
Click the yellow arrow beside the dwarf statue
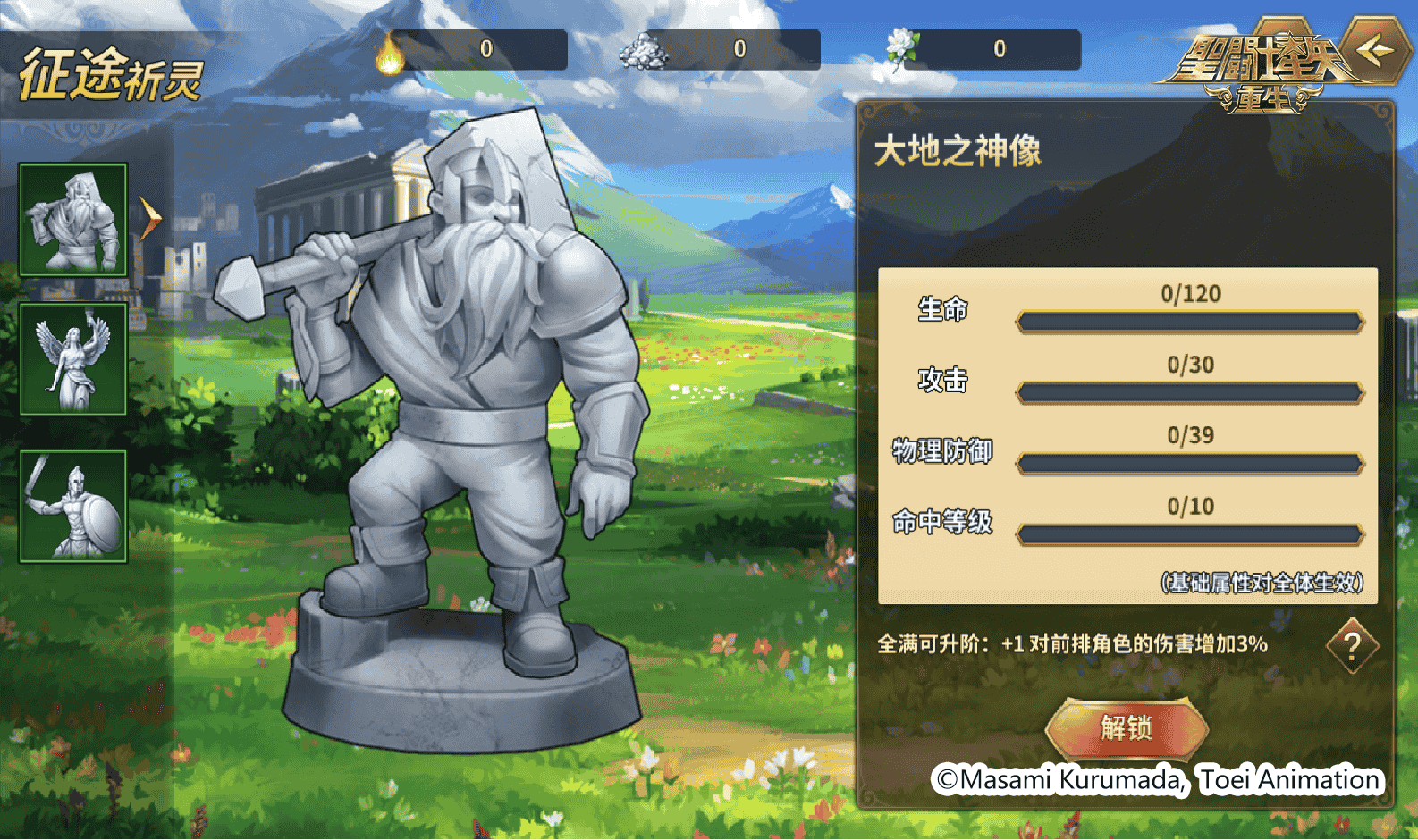[150, 217]
